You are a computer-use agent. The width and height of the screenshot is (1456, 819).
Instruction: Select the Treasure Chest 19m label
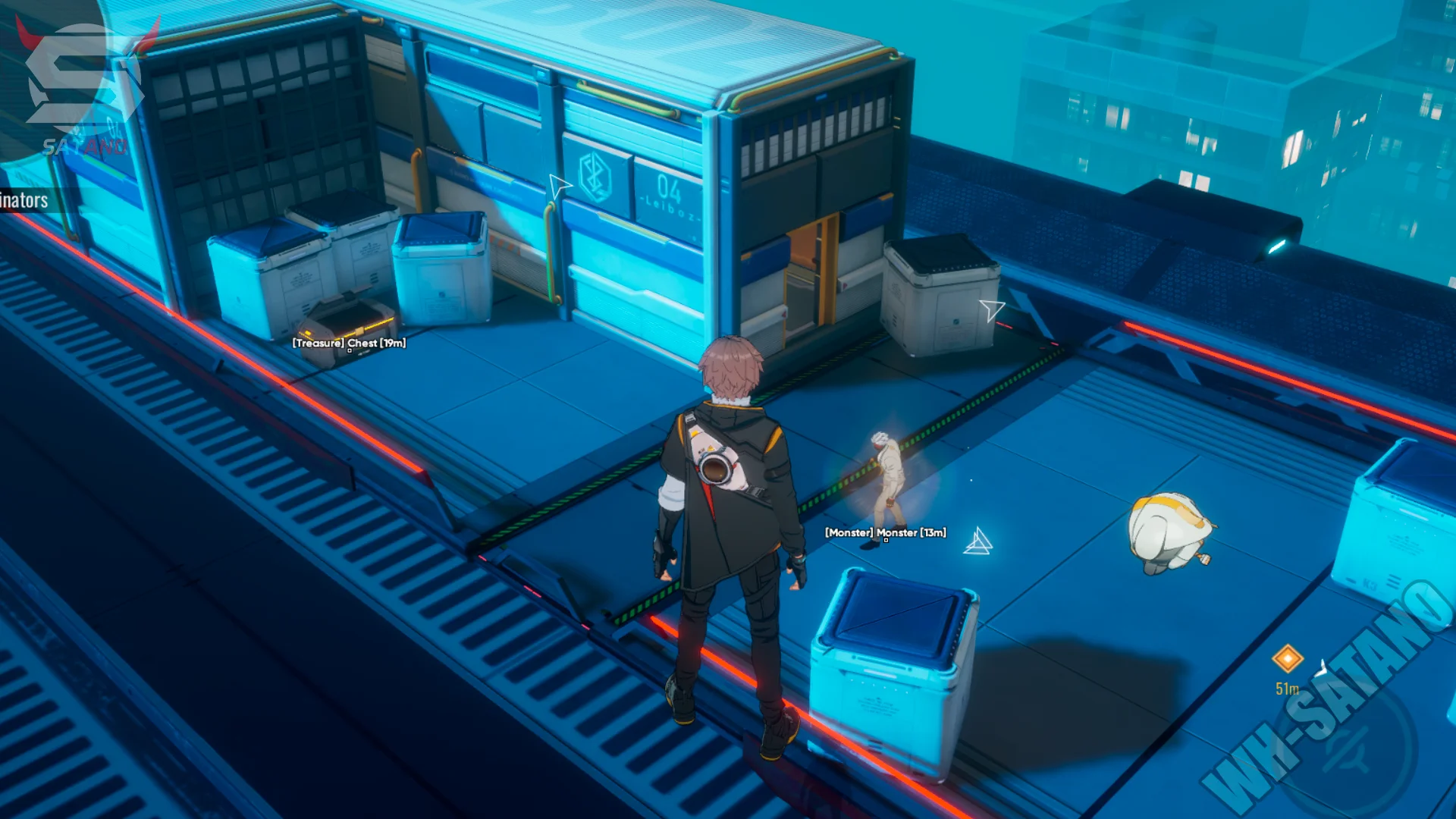[350, 343]
